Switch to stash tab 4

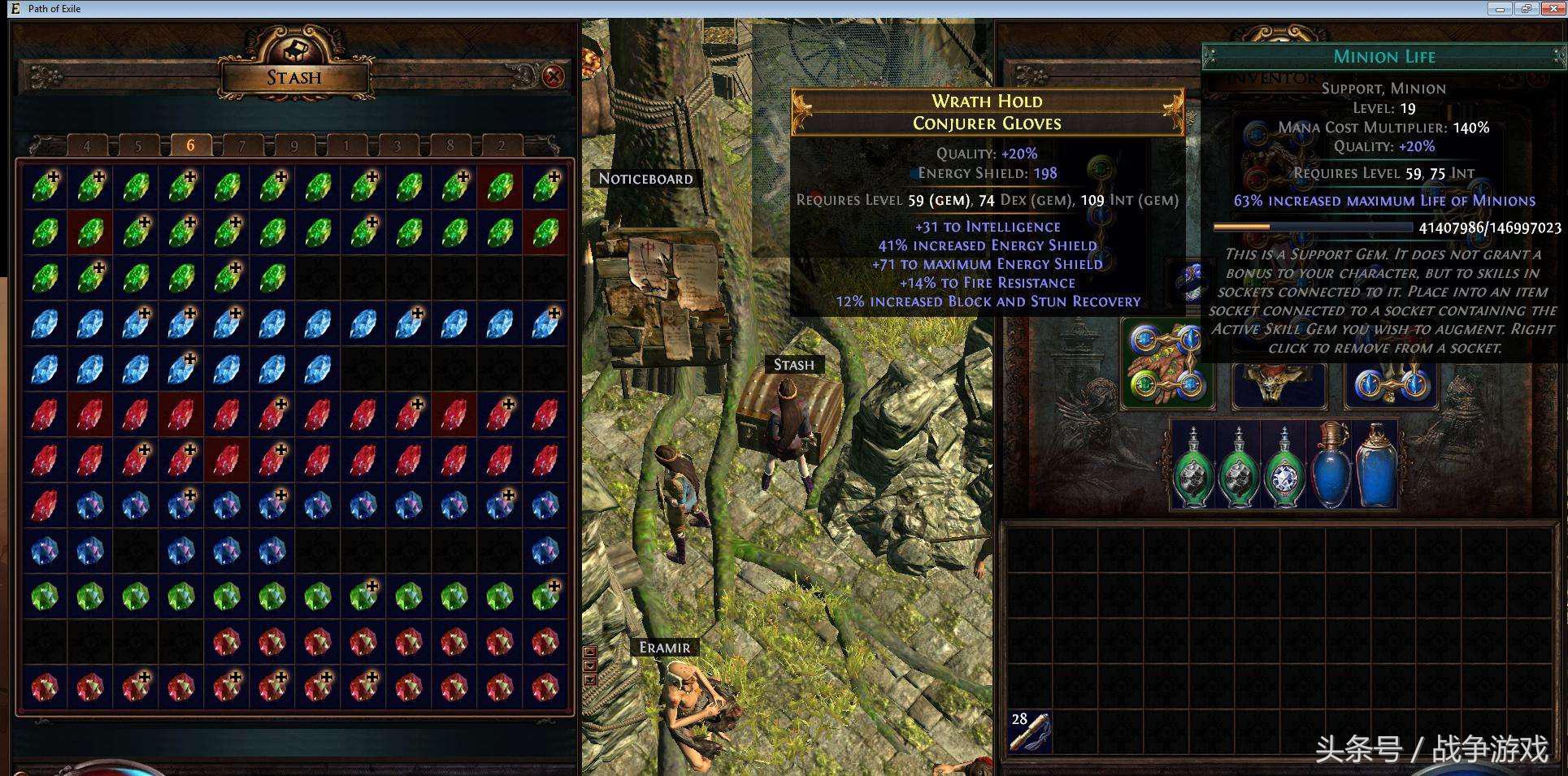click(87, 146)
